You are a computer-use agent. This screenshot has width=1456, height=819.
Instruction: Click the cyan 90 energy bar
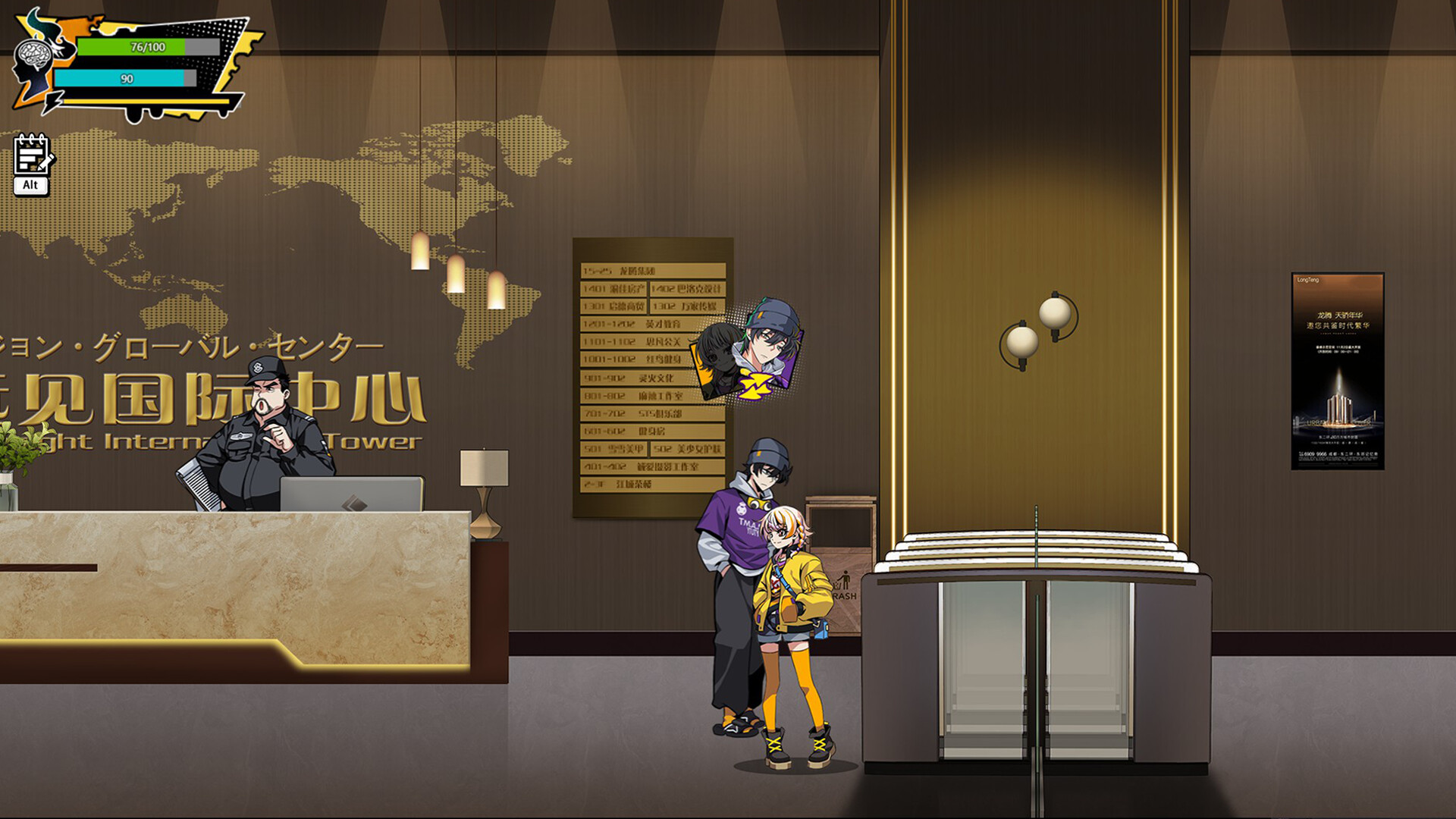[121, 78]
